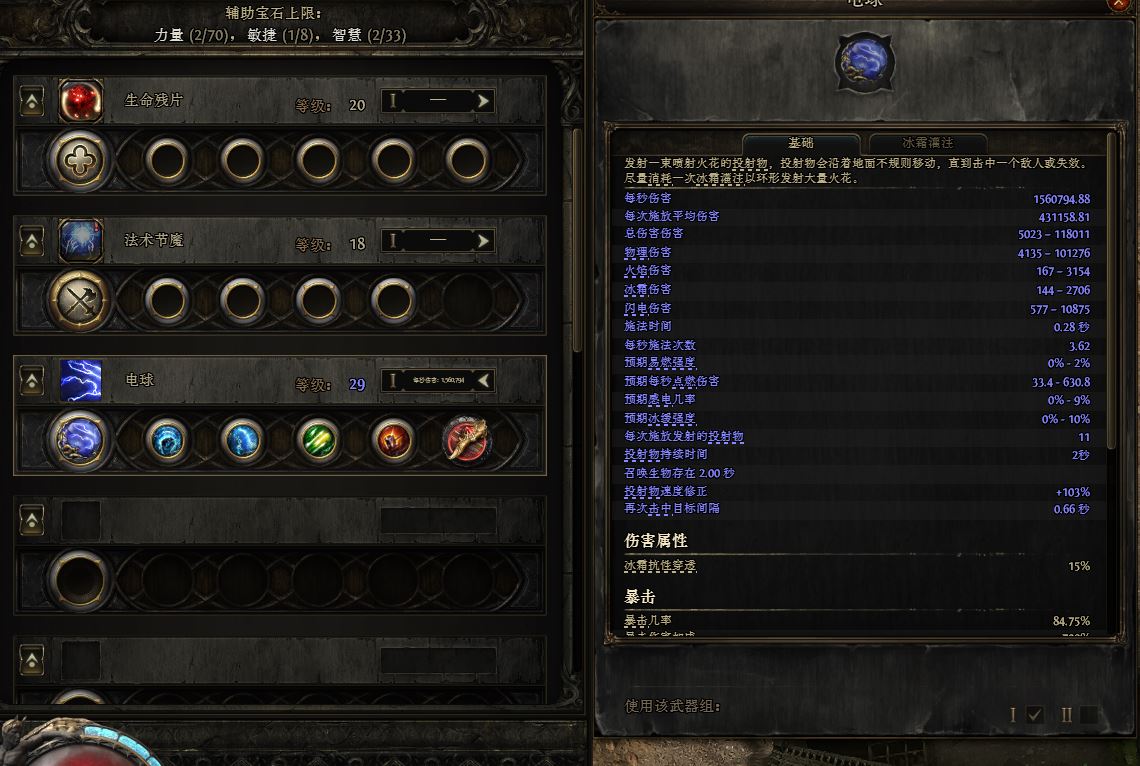Click the 电球 lightning skill icon
1140x766 pixels.
click(81, 381)
